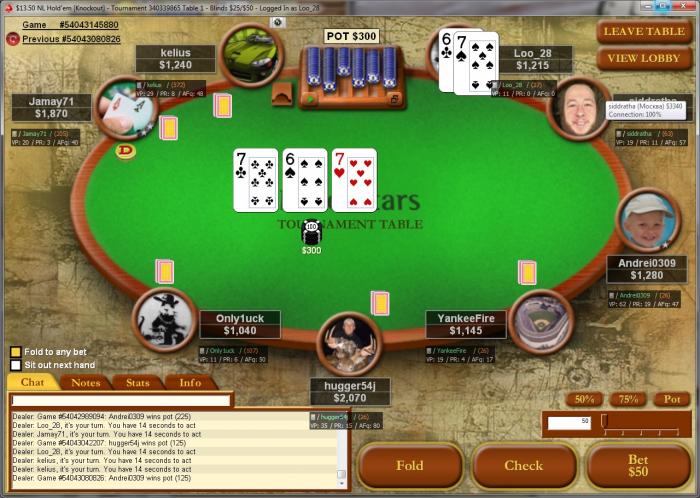Set bet size to 50% pot
The height and width of the screenshot is (498, 700).
point(582,399)
